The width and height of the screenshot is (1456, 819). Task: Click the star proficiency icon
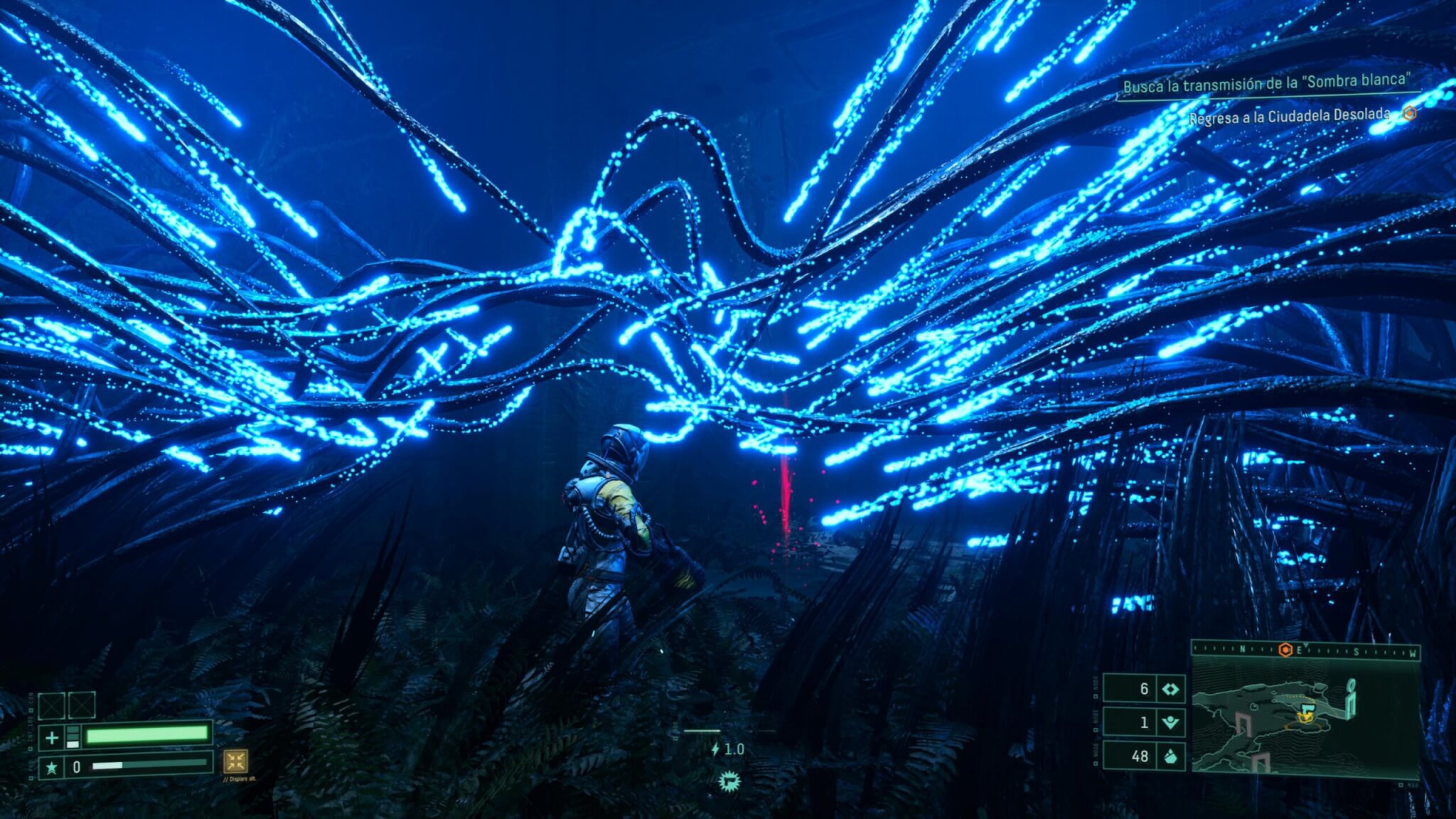(52, 768)
